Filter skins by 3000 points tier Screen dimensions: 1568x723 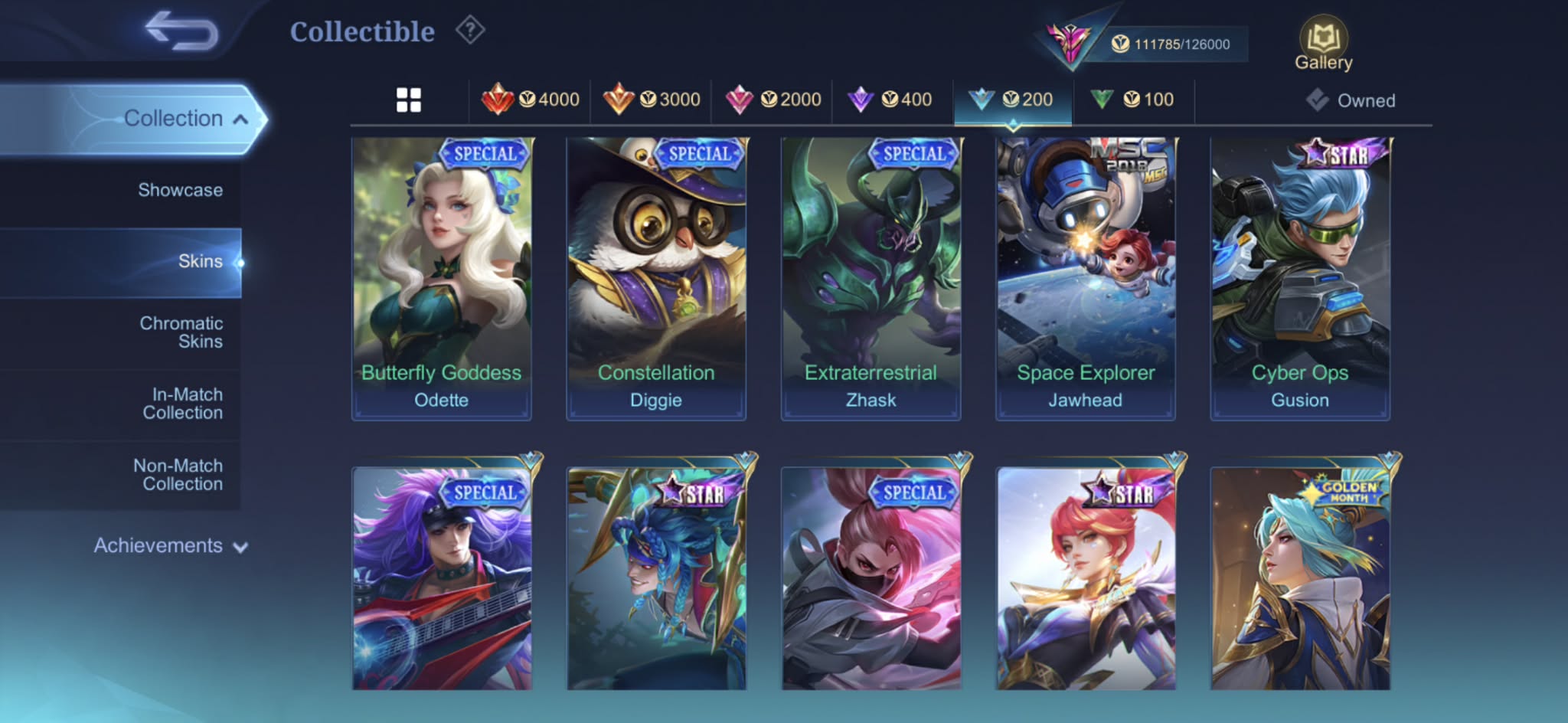(x=652, y=100)
